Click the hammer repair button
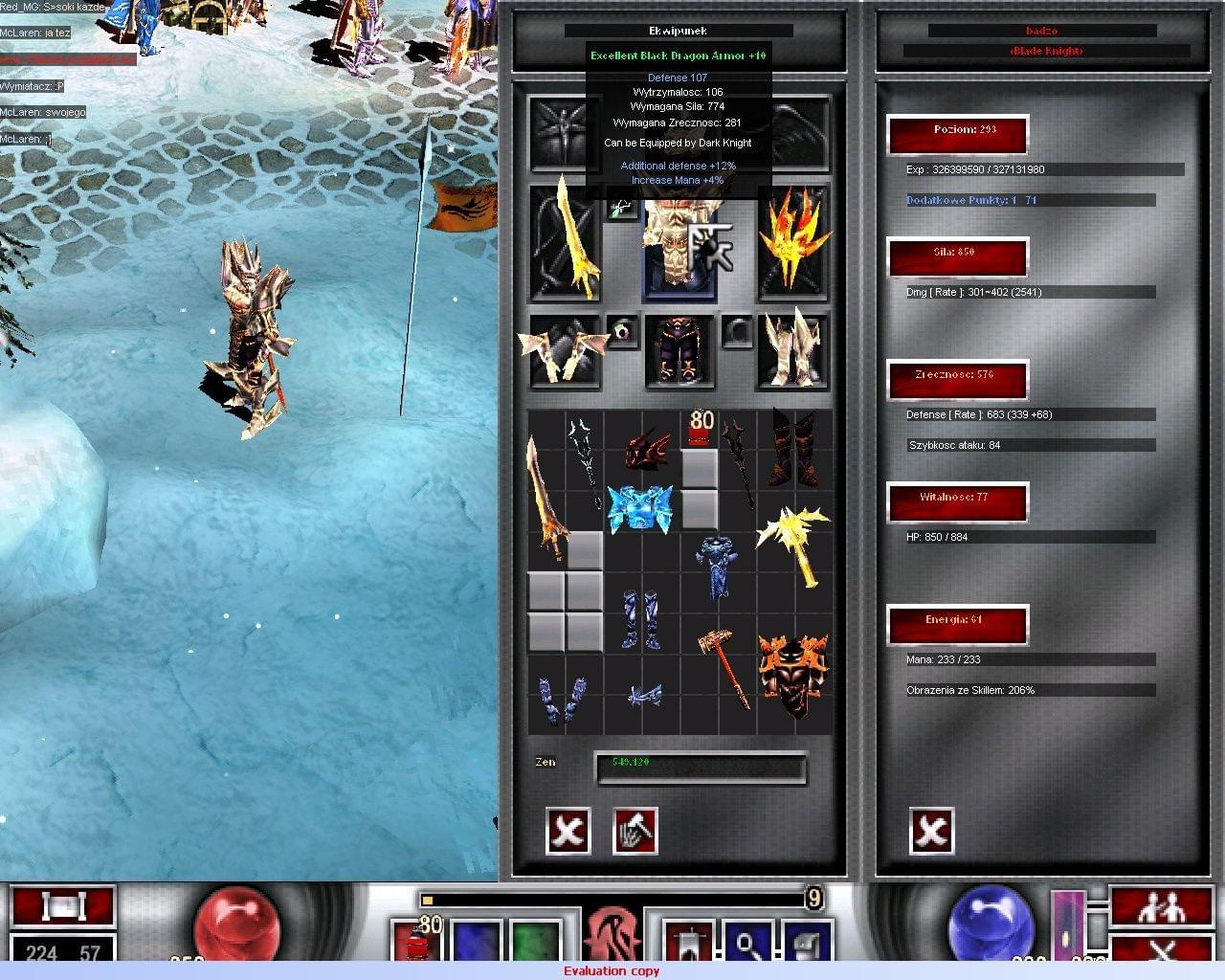This screenshot has height=980, width=1225. 635,831
